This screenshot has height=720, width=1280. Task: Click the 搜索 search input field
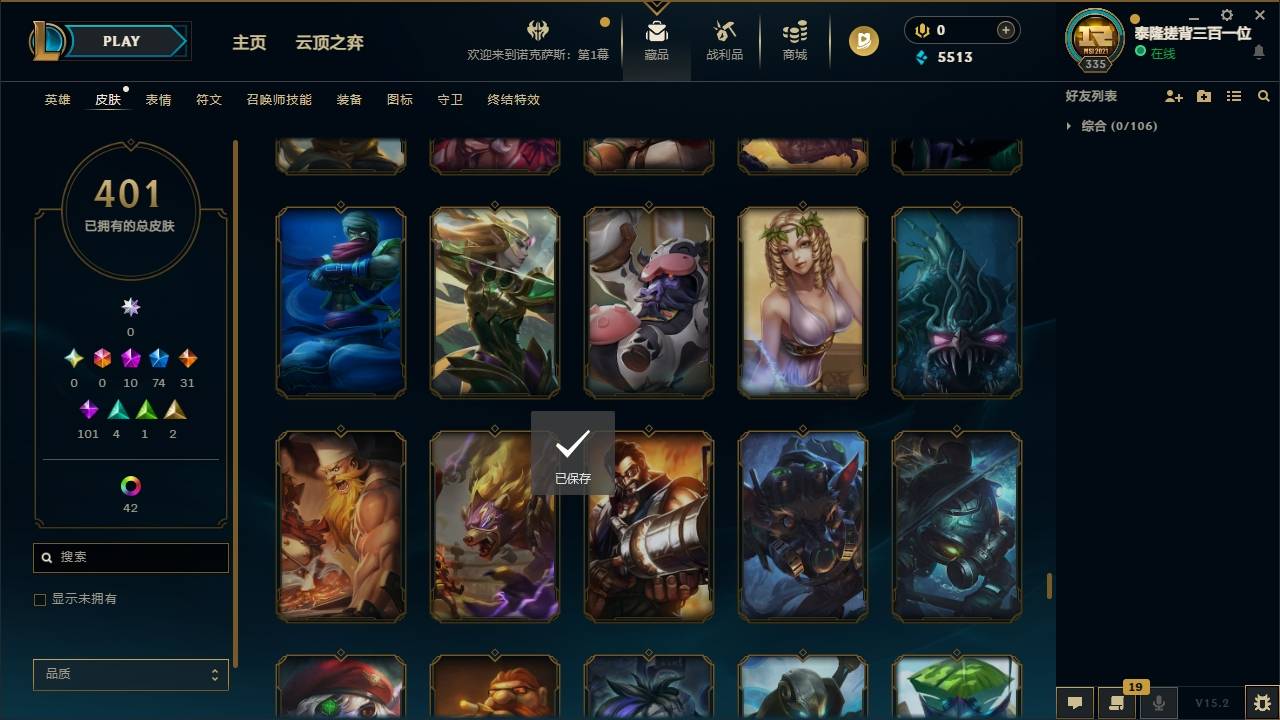pyautogui.click(x=130, y=557)
